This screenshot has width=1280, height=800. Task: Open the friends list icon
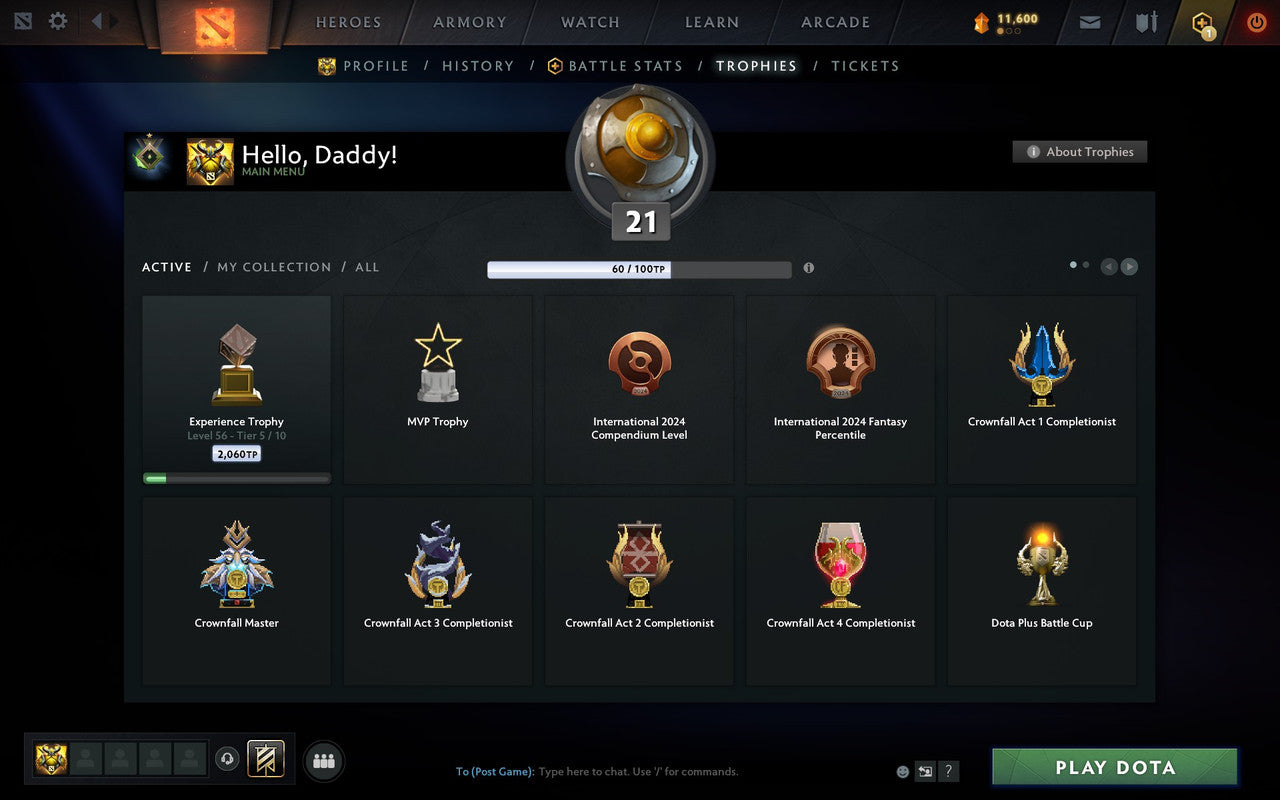click(323, 760)
